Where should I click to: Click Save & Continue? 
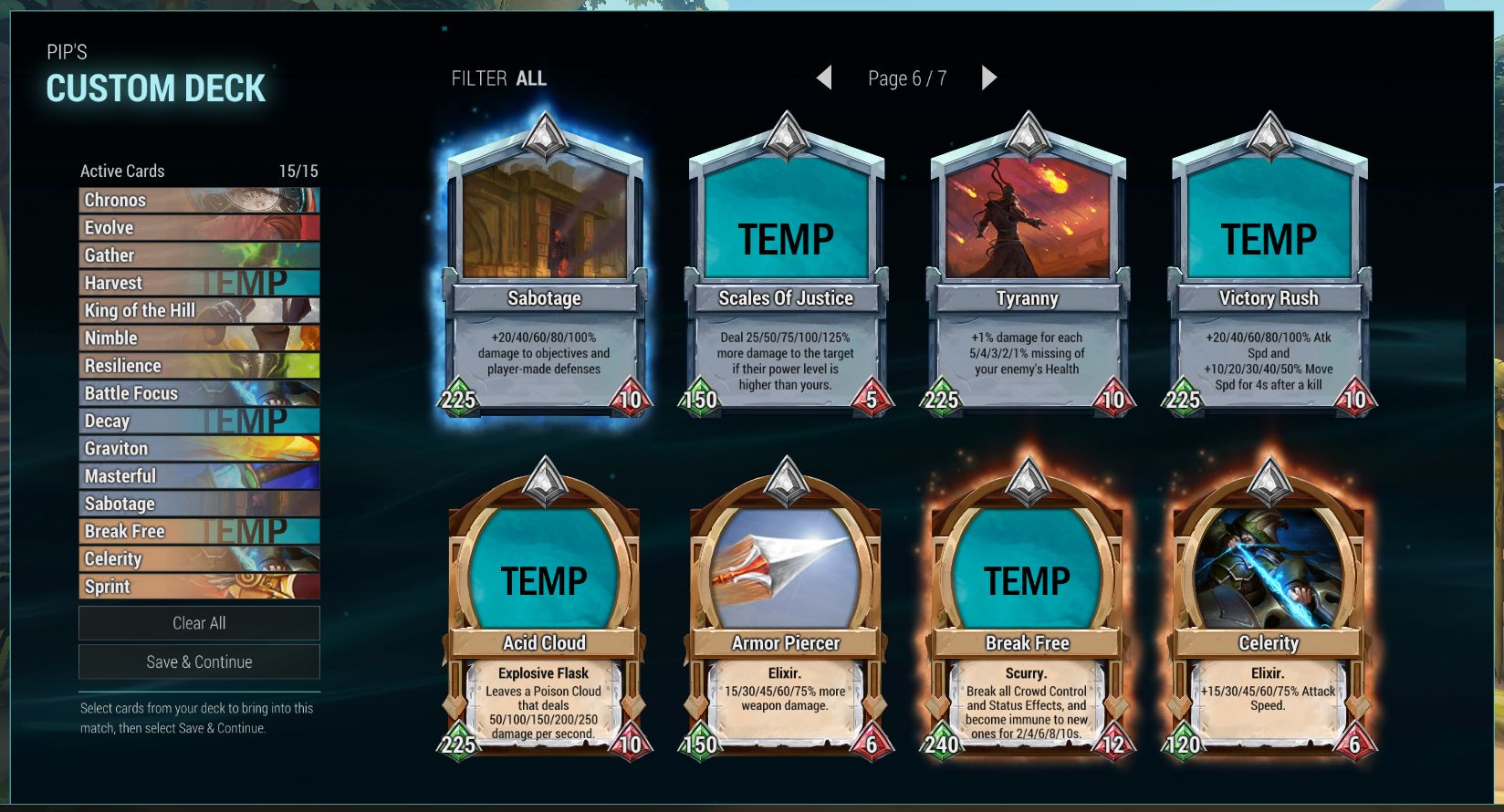point(199,662)
